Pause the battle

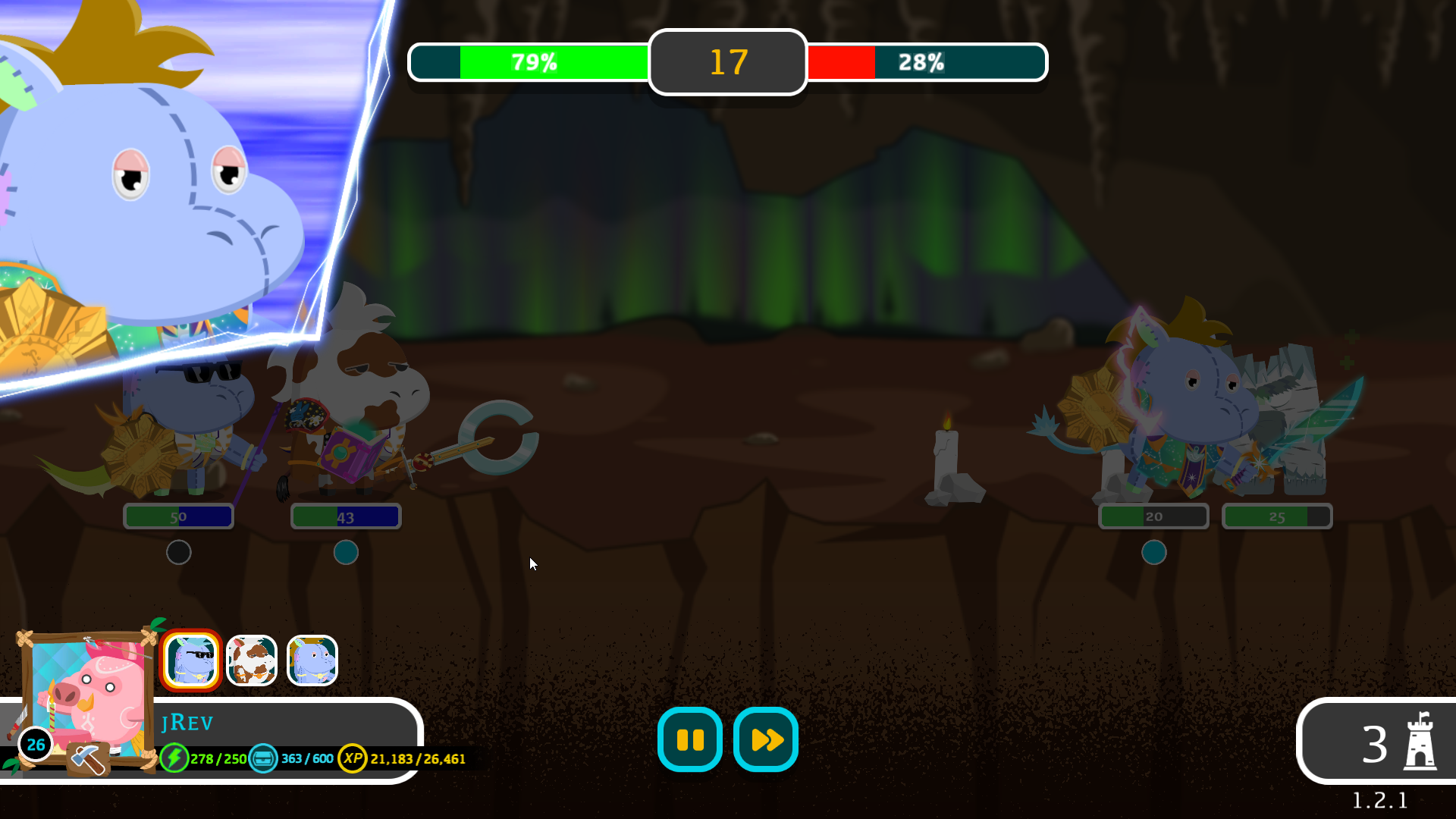689,739
